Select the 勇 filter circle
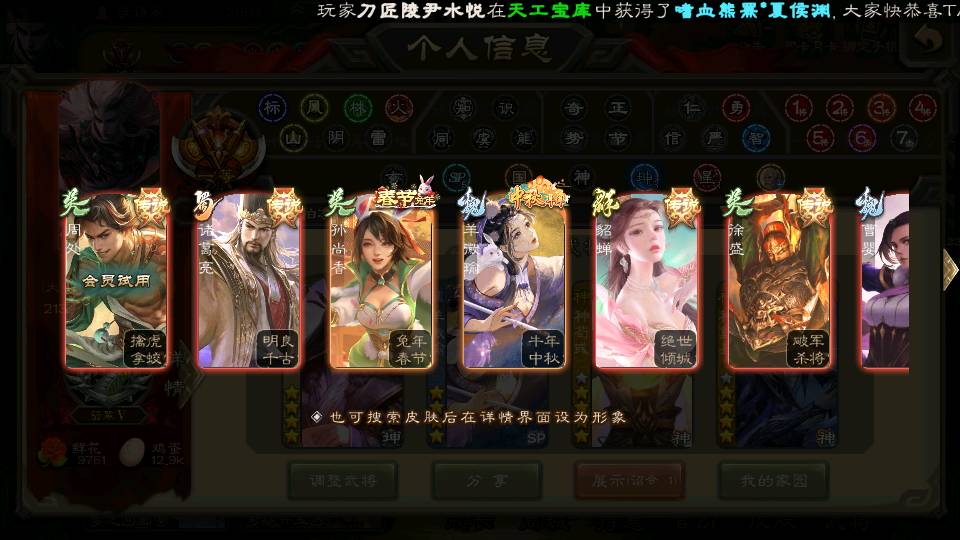The height and width of the screenshot is (540, 960). (738, 107)
